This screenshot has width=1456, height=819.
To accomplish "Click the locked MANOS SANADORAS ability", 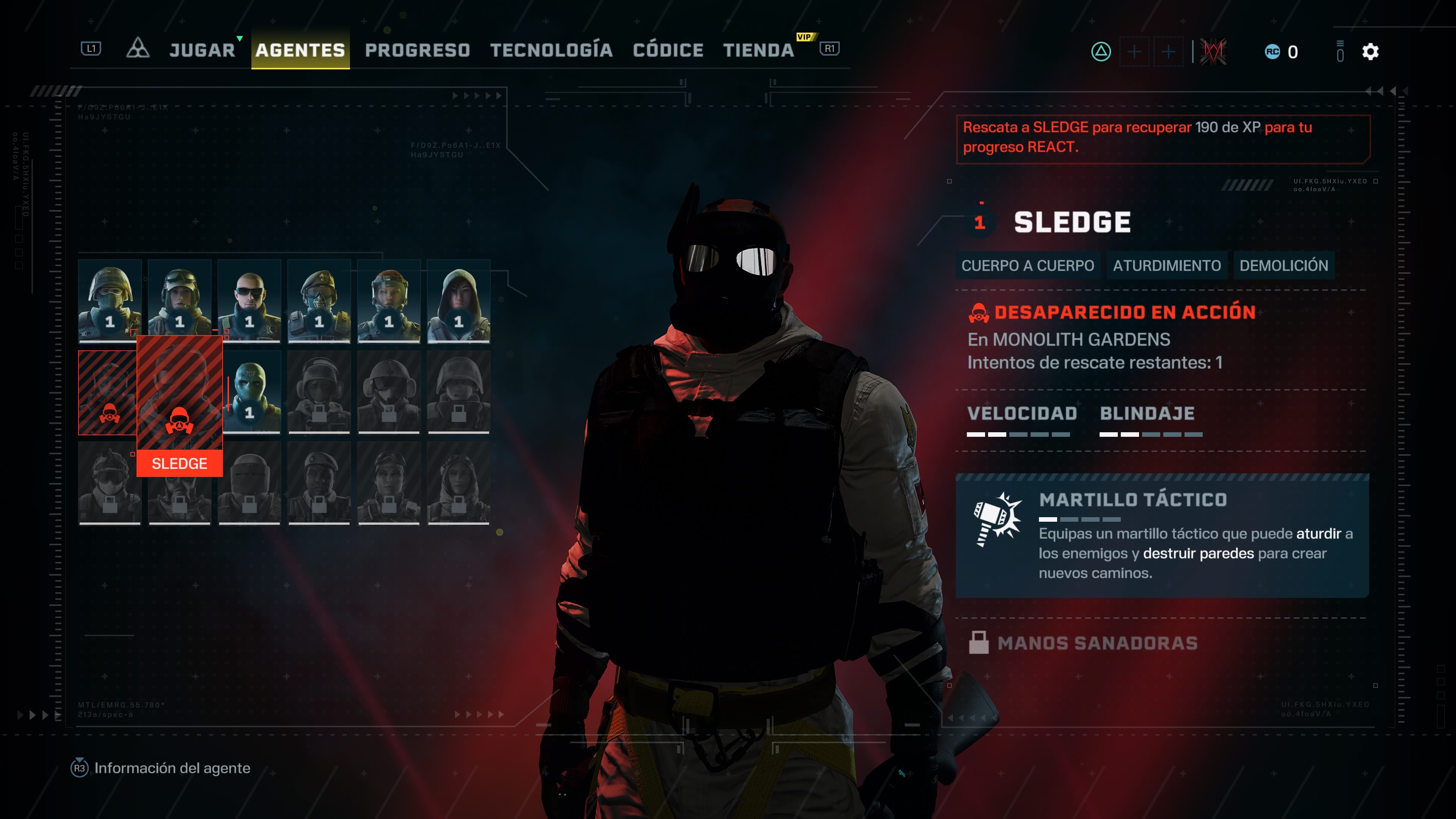I will point(1097,643).
